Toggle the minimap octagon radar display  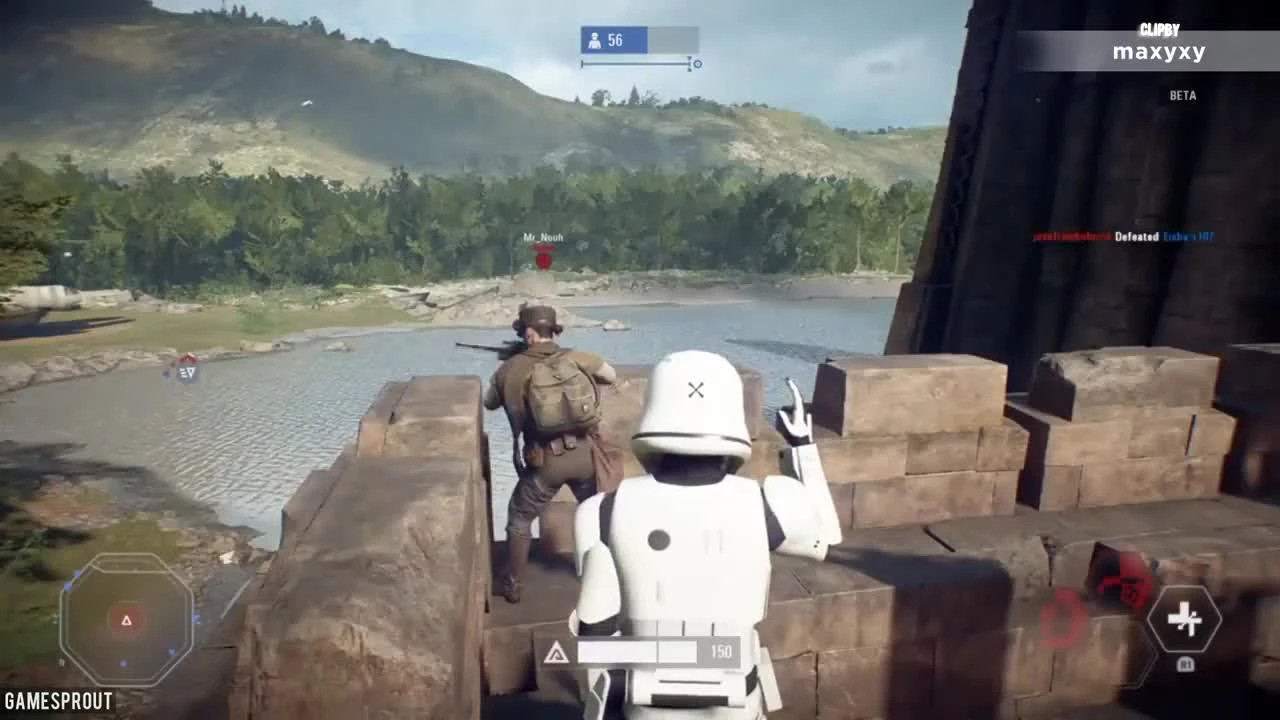128,620
